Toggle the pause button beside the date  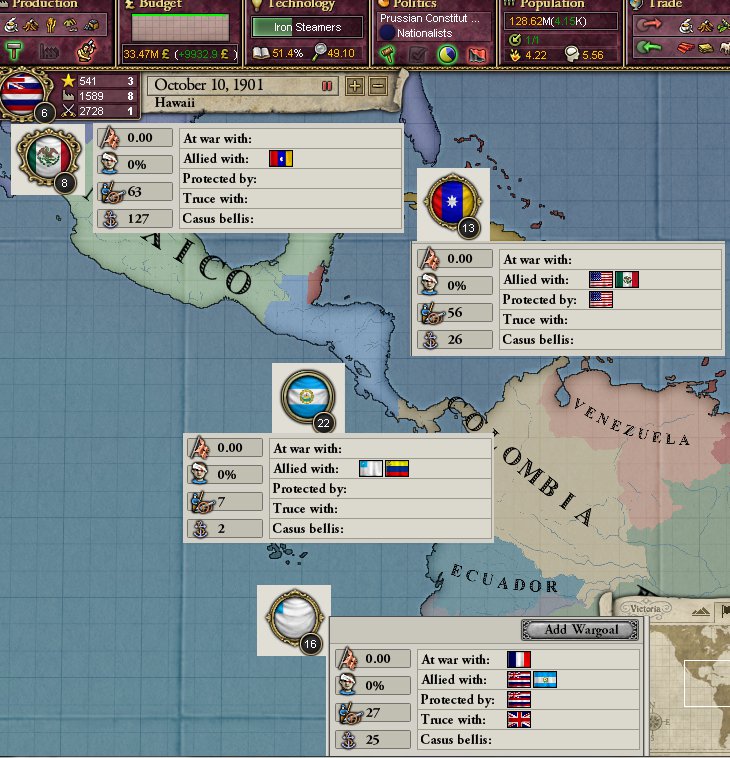point(327,86)
